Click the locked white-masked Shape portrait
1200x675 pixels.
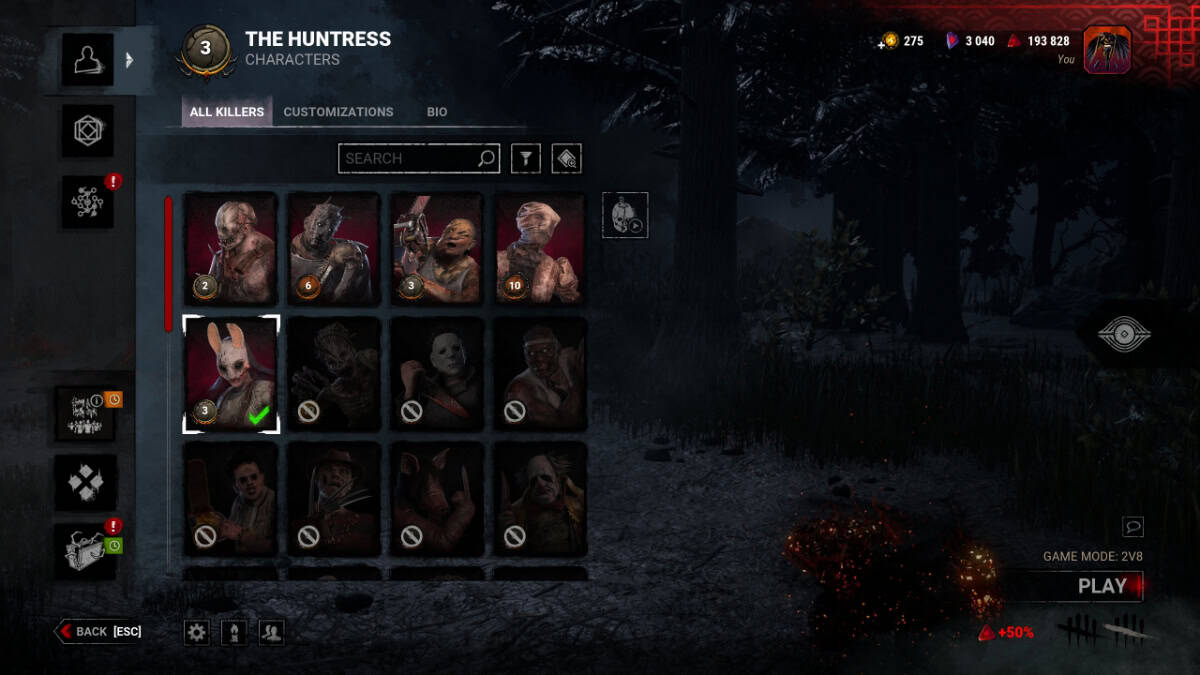(x=437, y=374)
